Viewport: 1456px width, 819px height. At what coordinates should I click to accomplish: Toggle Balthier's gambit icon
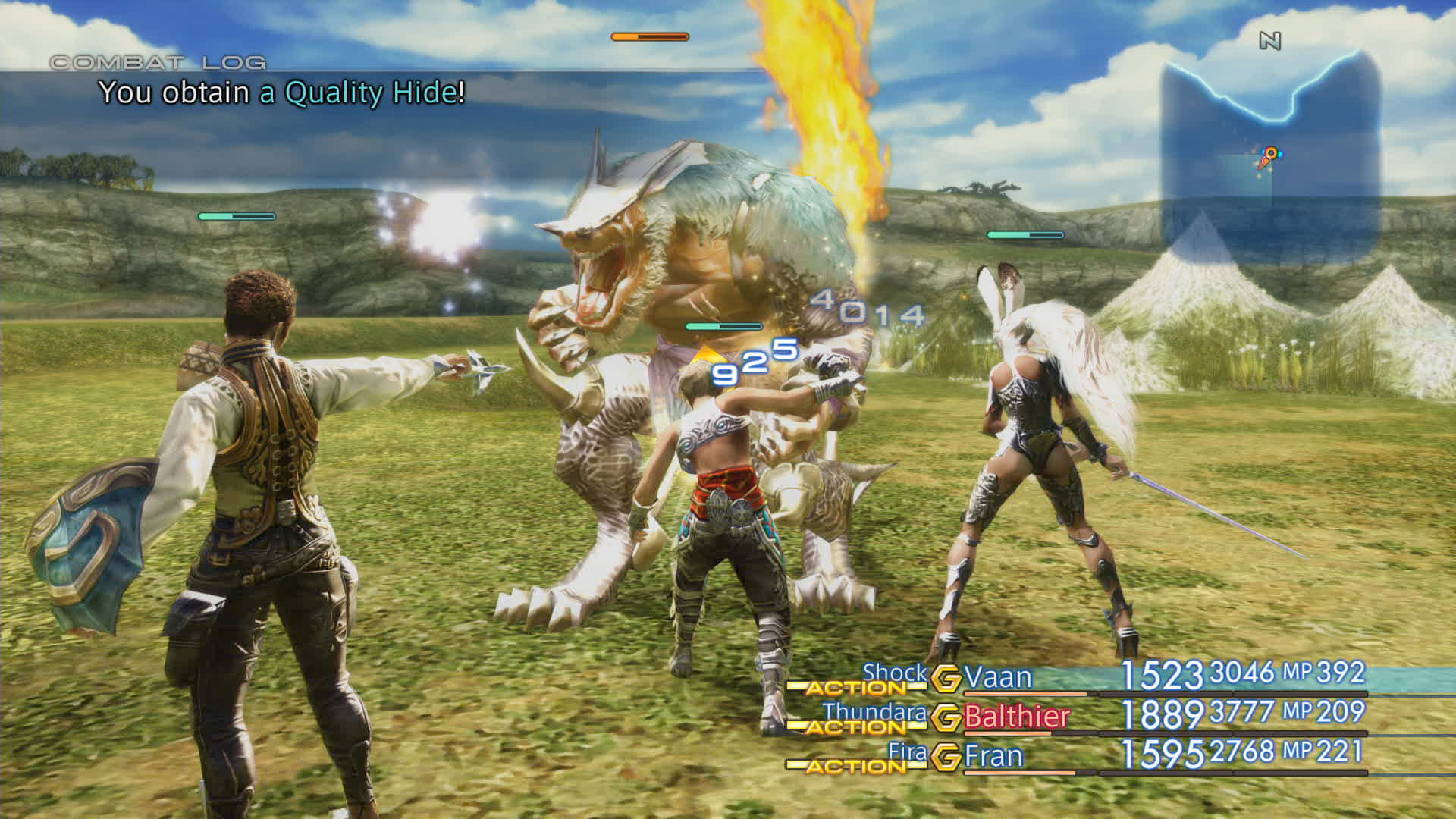tap(946, 717)
